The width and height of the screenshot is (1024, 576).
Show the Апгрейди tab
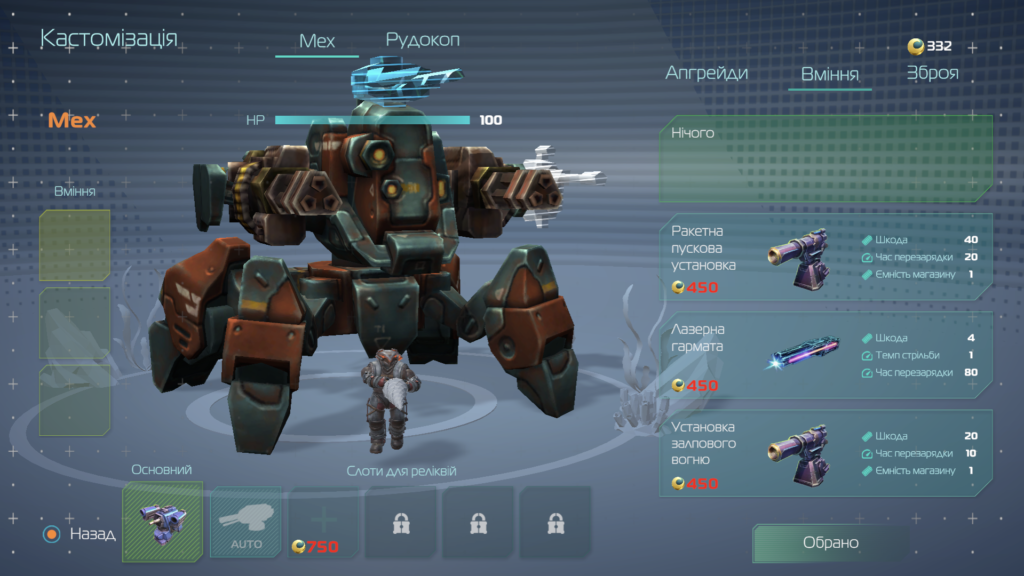tap(707, 73)
